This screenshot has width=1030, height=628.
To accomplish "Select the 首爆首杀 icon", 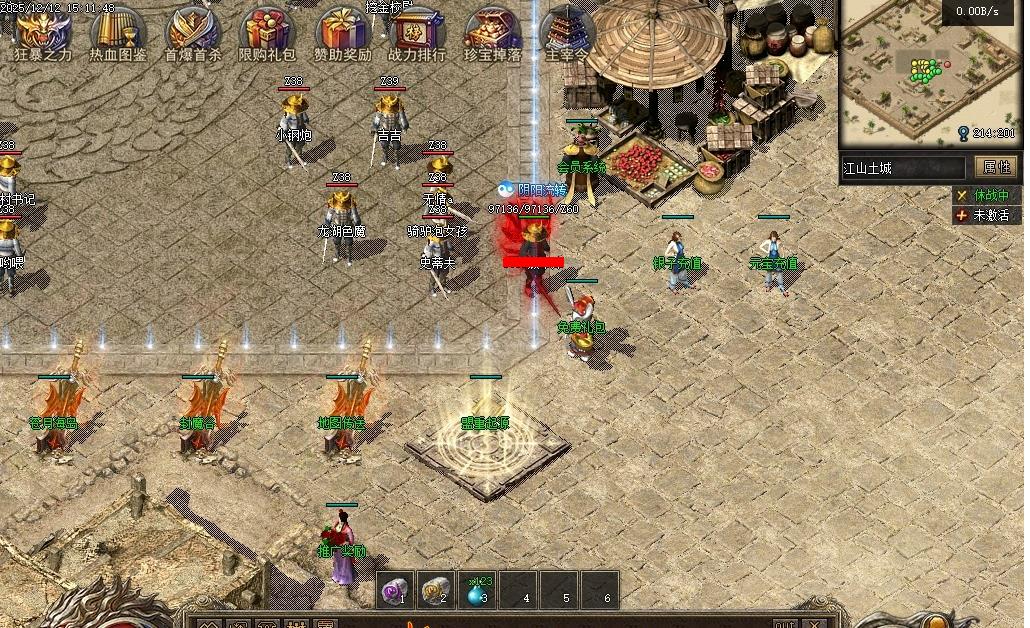I will coord(192,34).
